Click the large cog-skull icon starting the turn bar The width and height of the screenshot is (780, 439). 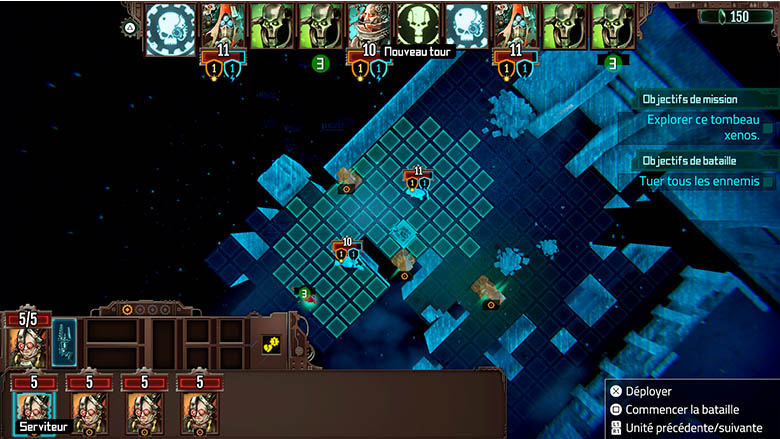(x=171, y=28)
